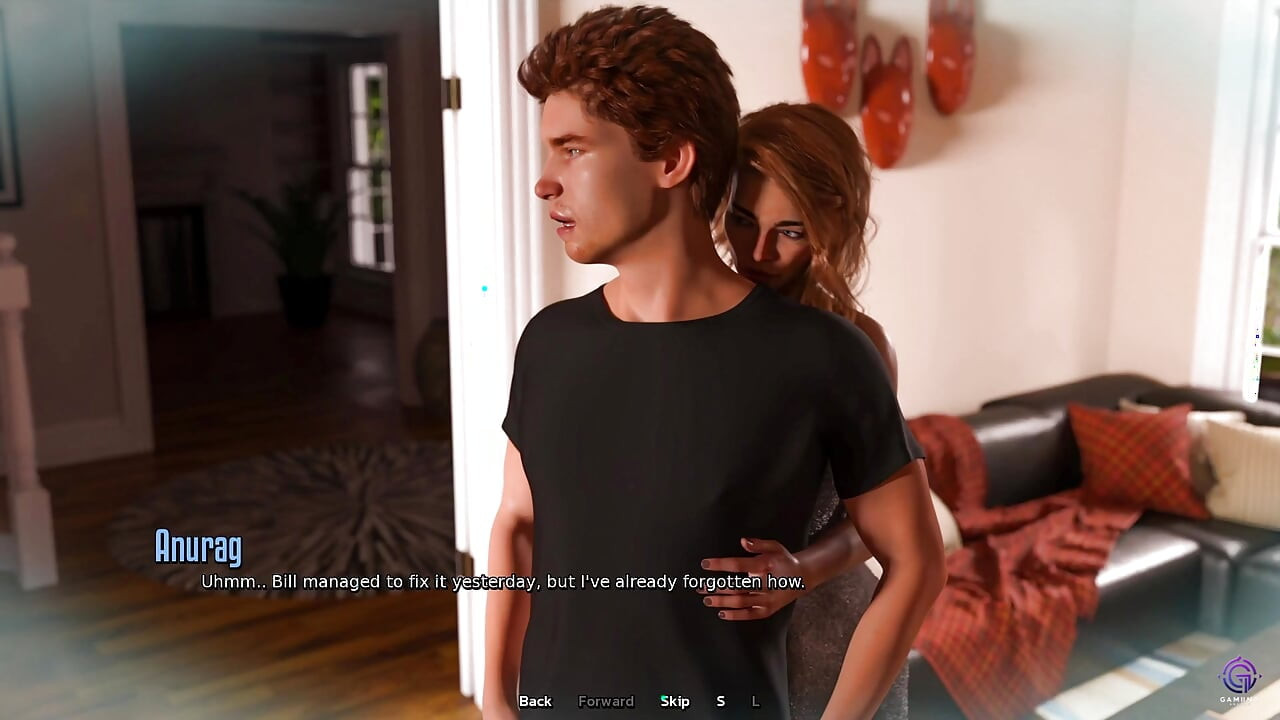The width and height of the screenshot is (1280, 720).
Task: Click S to quick save your progress
Action: click(719, 701)
